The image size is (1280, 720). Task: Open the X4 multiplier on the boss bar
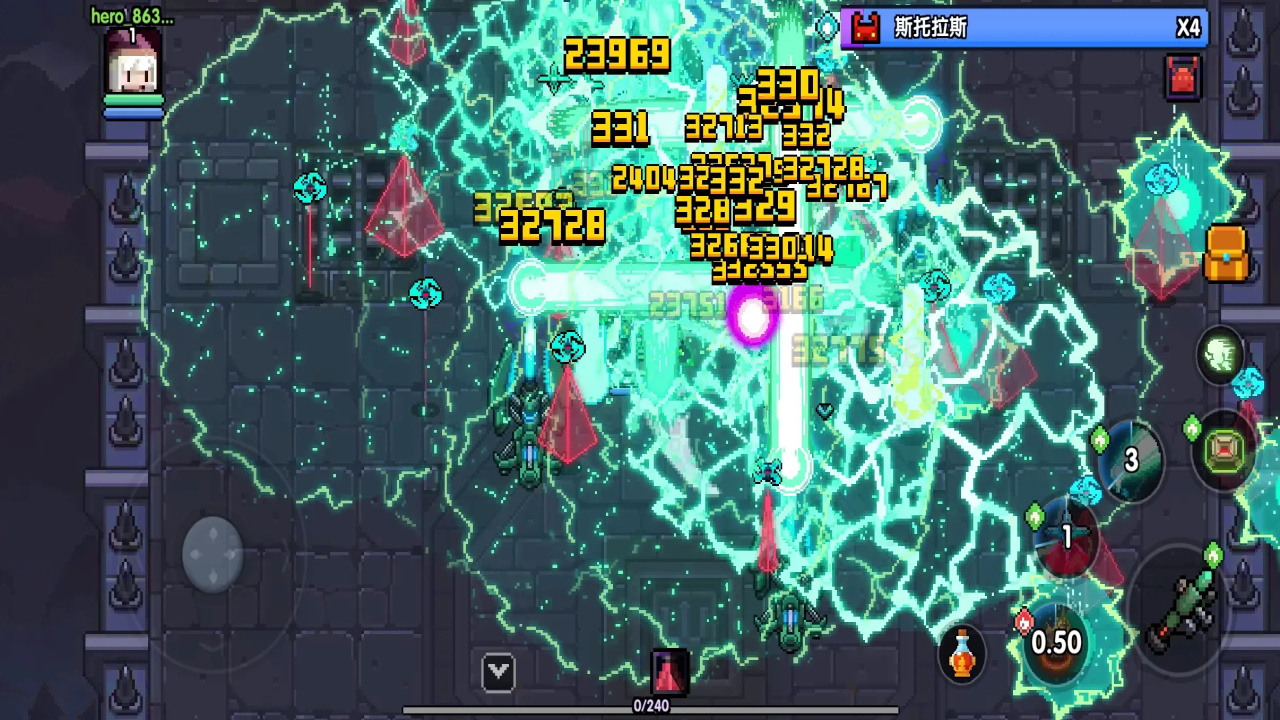1189,28
